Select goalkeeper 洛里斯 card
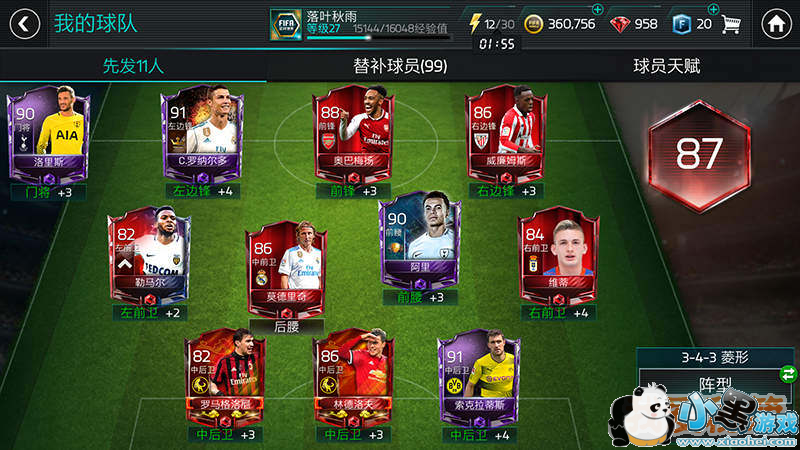The height and width of the screenshot is (450, 800). 48,133
